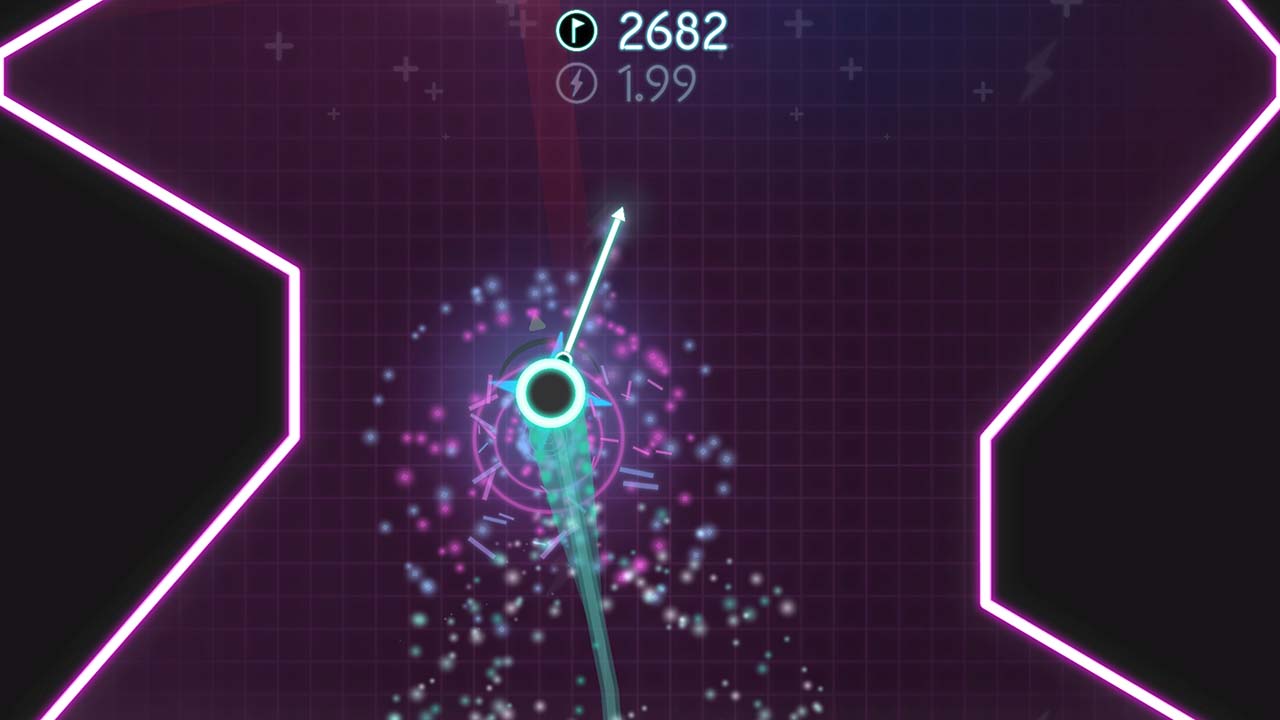Click the tip of the white aiming arrow

621,210
